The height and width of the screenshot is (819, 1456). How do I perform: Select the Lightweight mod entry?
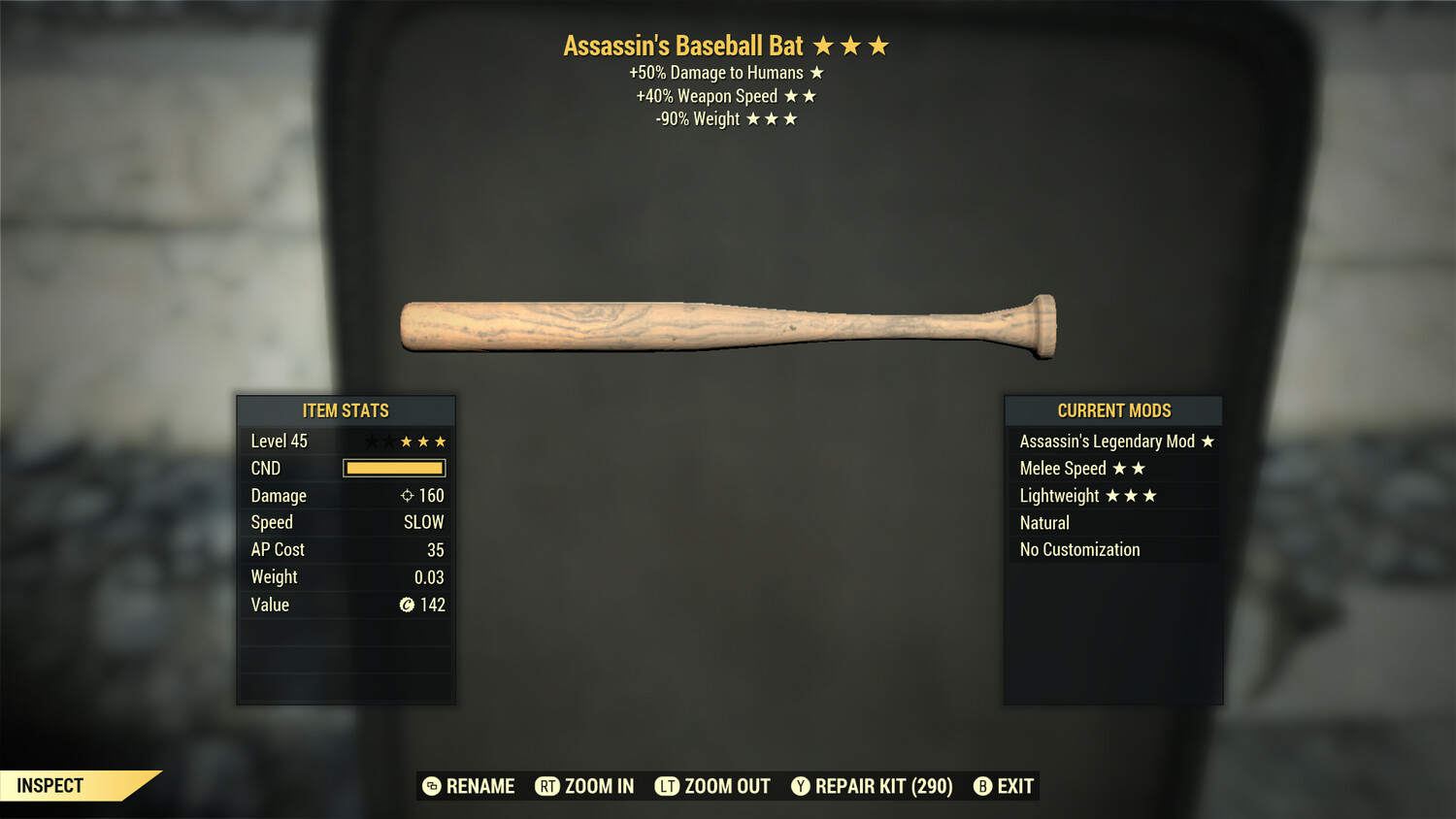click(x=1059, y=495)
